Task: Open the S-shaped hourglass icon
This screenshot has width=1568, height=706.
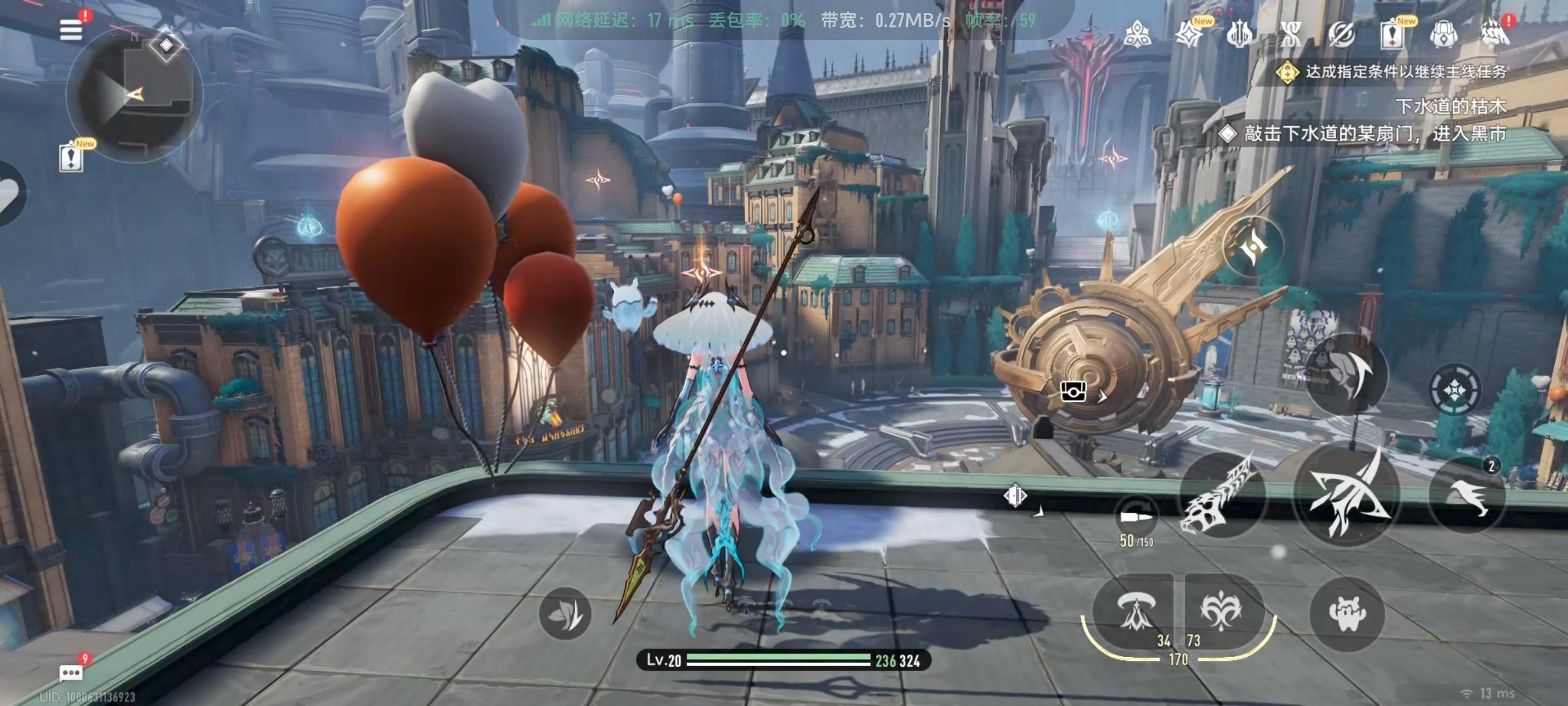Action: [1290, 34]
